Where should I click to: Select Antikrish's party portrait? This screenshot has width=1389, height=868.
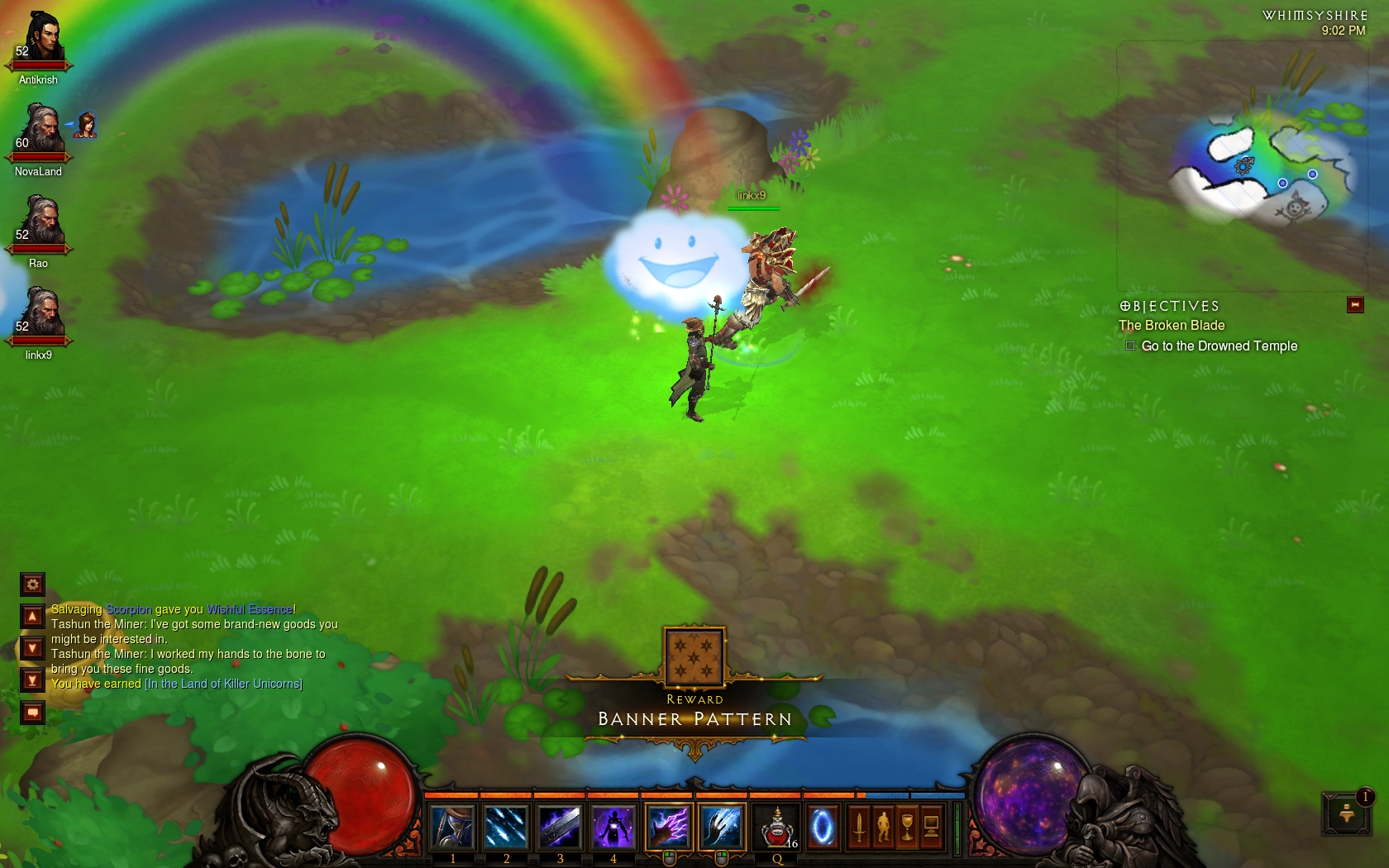40,39
